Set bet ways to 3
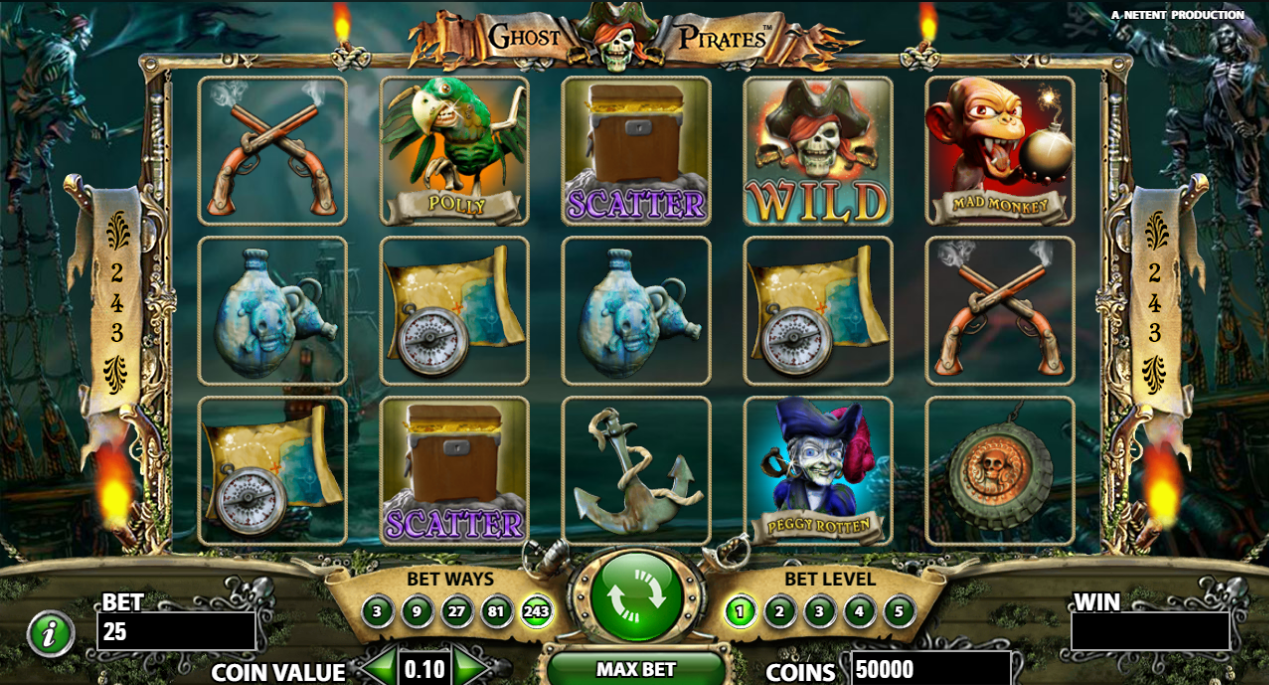This screenshot has height=685, width=1269. [377, 611]
